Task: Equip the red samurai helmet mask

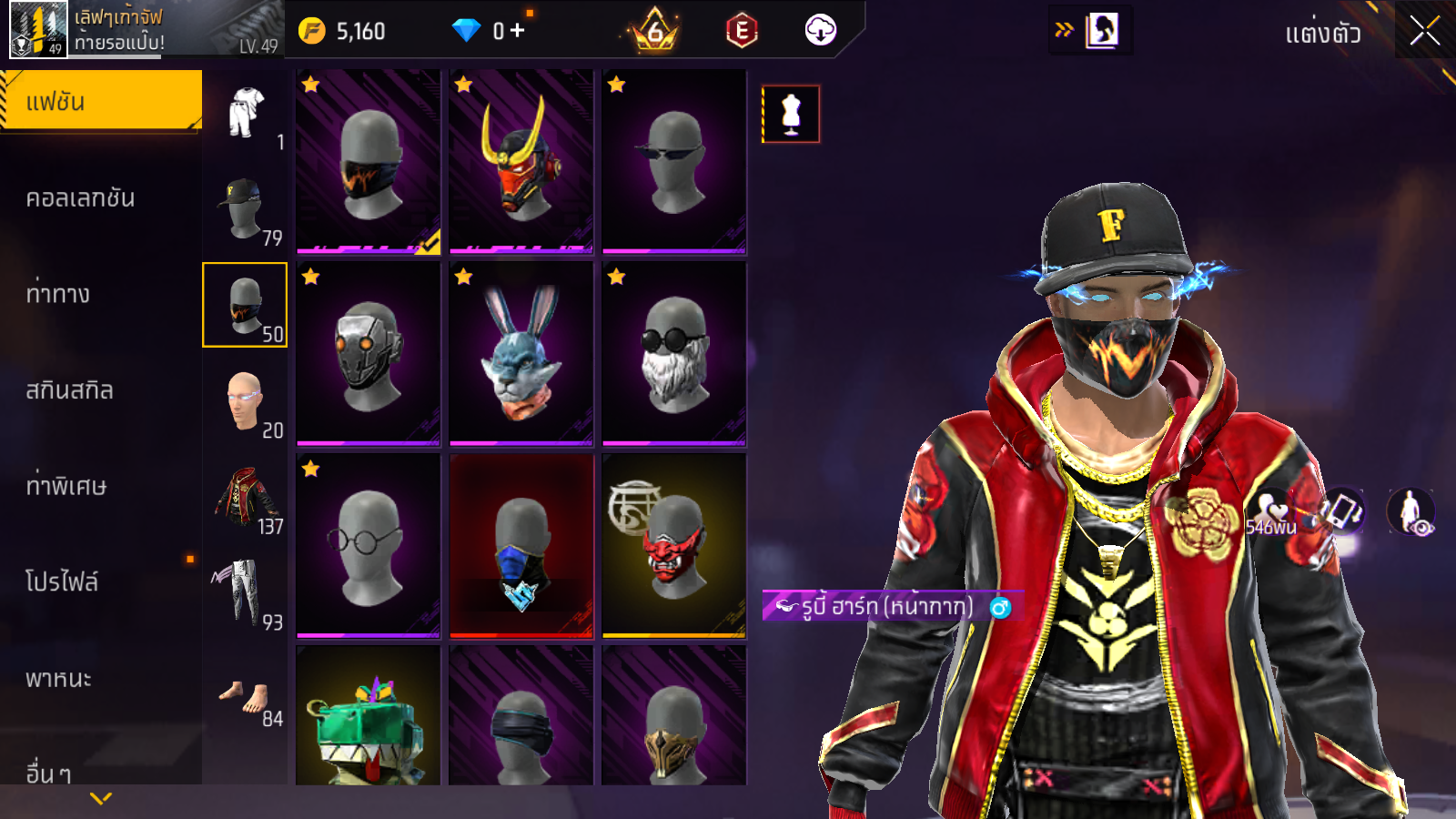Action: [x=521, y=162]
